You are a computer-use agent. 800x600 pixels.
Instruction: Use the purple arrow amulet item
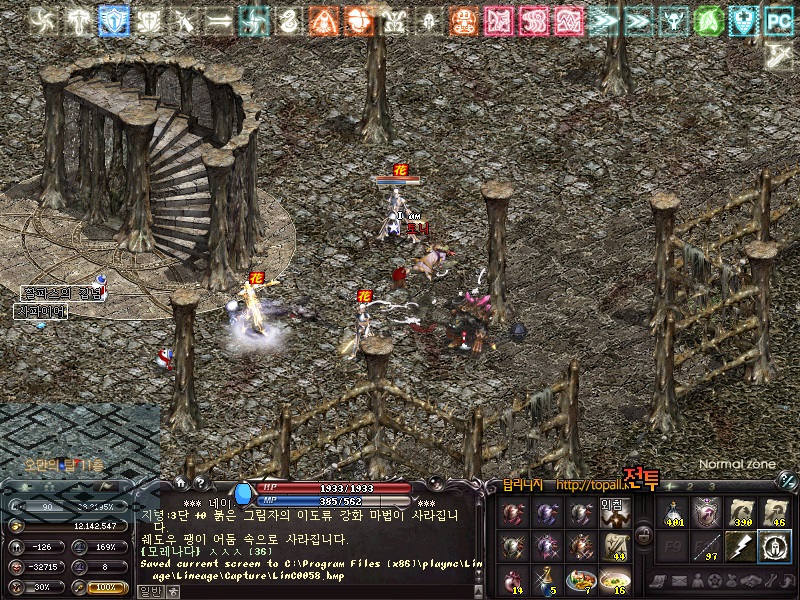coord(708,512)
